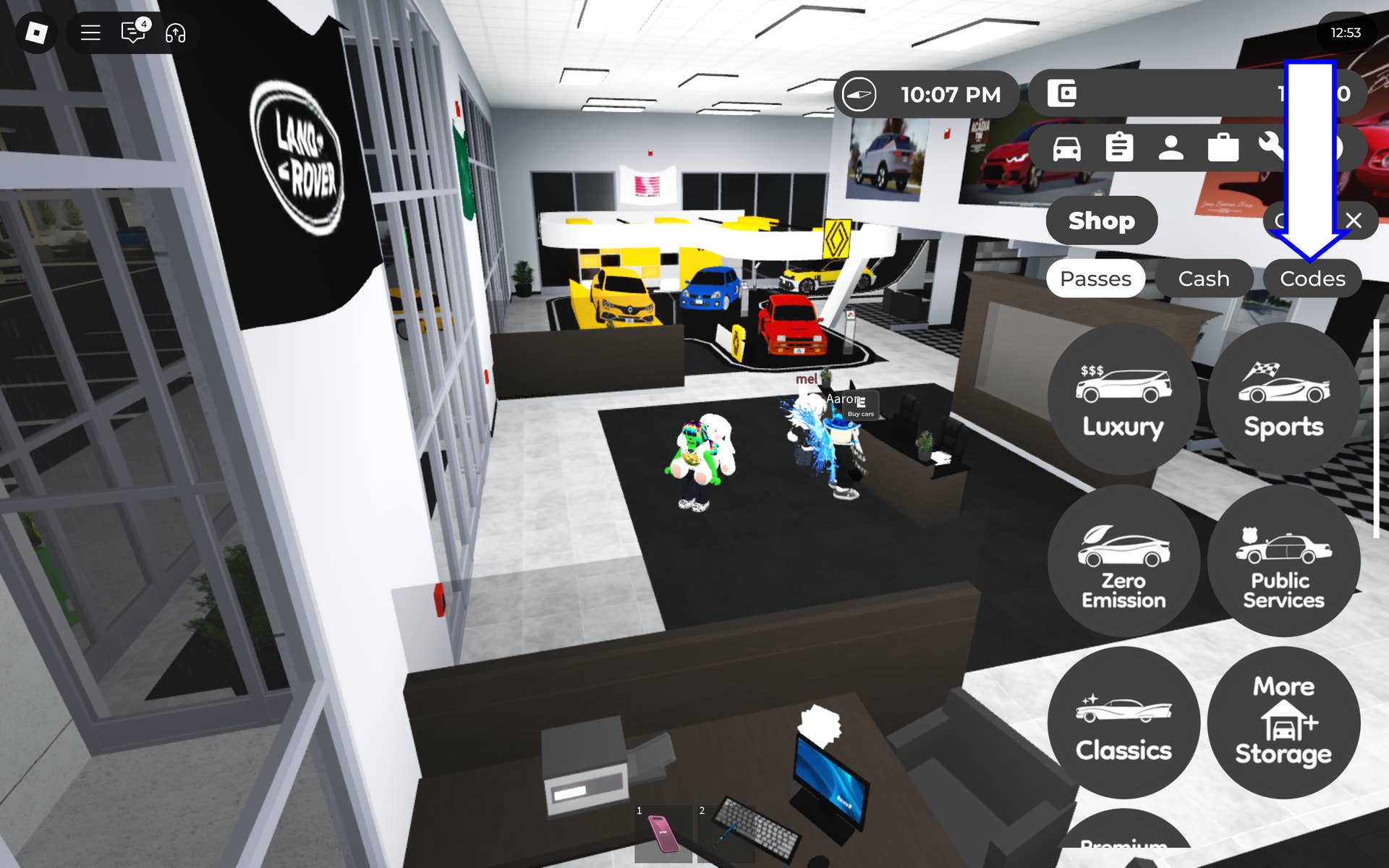Click the voice chat headphones icon
Viewport: 1389px width, 868px height.
point(176,33)
